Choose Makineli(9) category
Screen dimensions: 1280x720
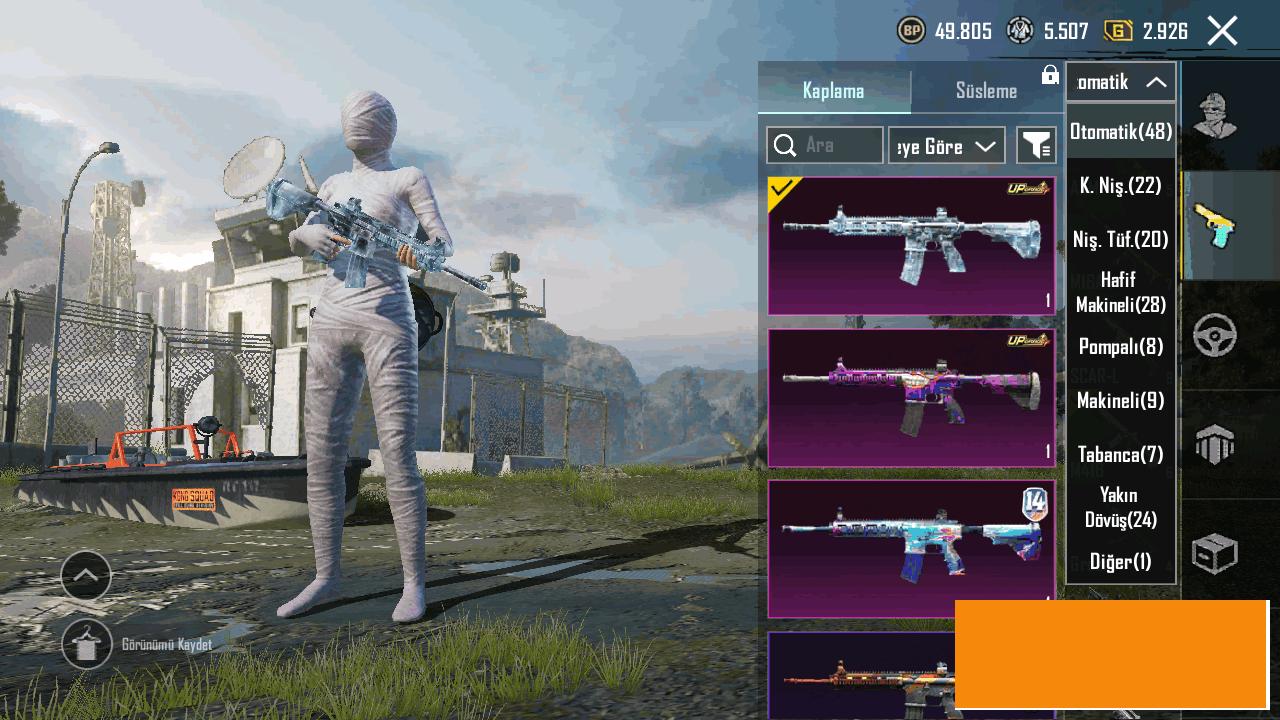[1121, 401]
